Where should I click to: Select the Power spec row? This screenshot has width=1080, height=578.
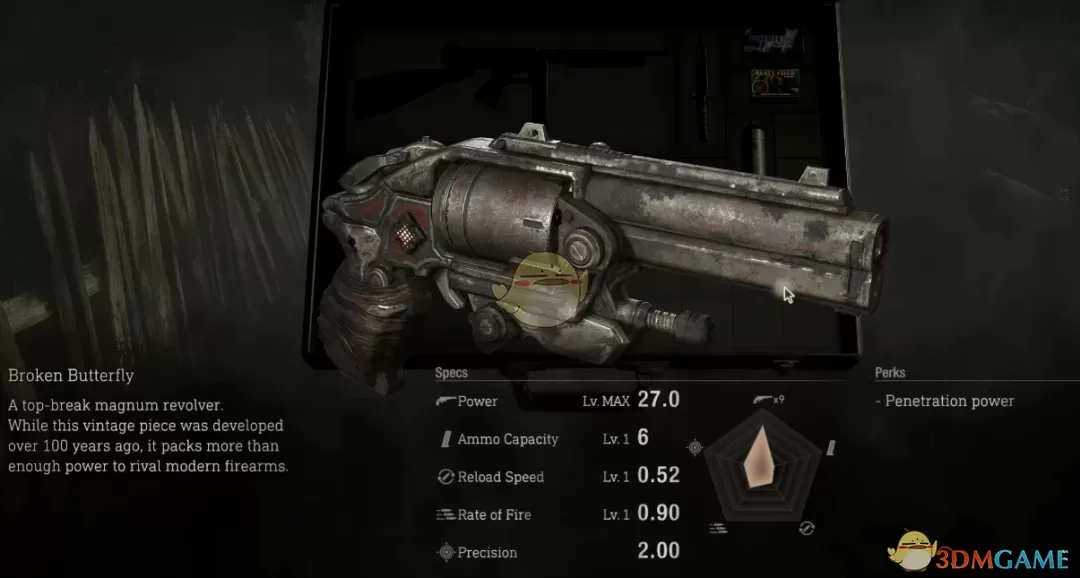(x=557, y=401)
